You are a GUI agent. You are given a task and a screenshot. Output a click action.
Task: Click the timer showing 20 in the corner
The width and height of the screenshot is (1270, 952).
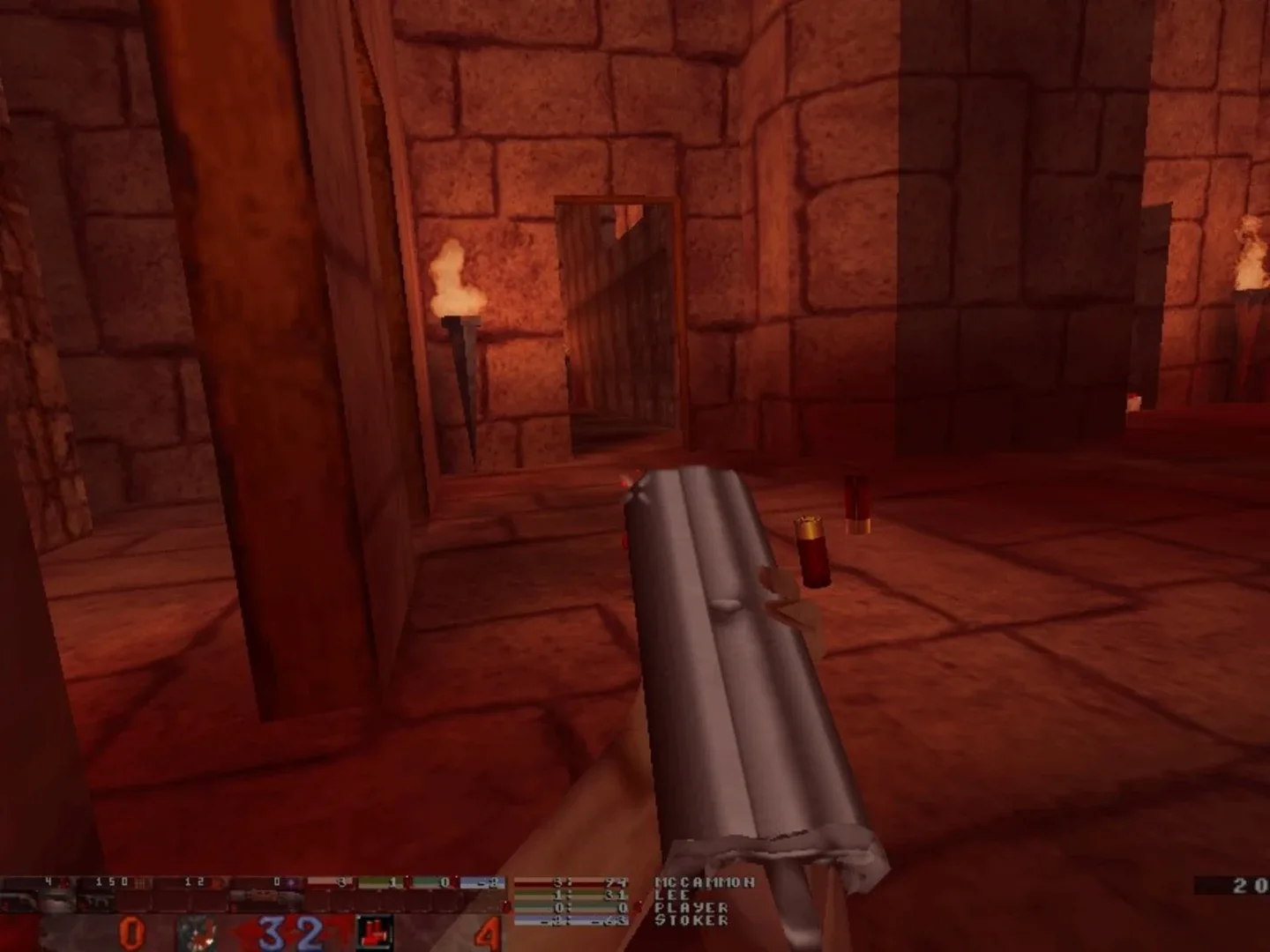[x=1244, y=881]
